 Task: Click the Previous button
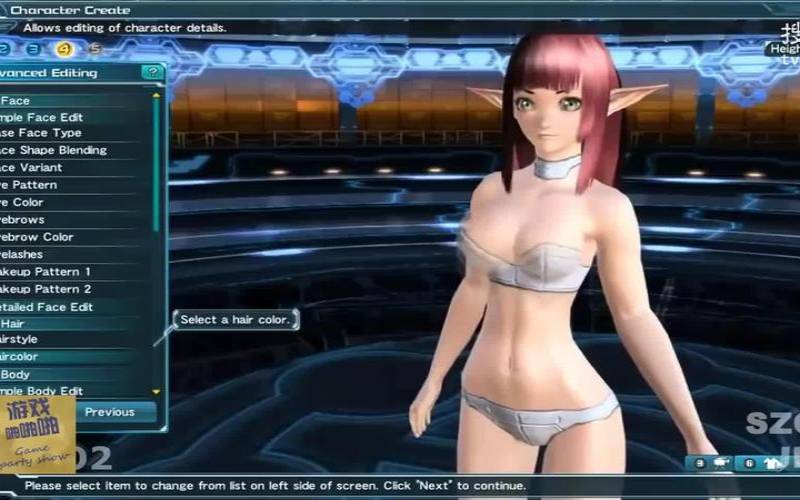click(x=110, y=412)
